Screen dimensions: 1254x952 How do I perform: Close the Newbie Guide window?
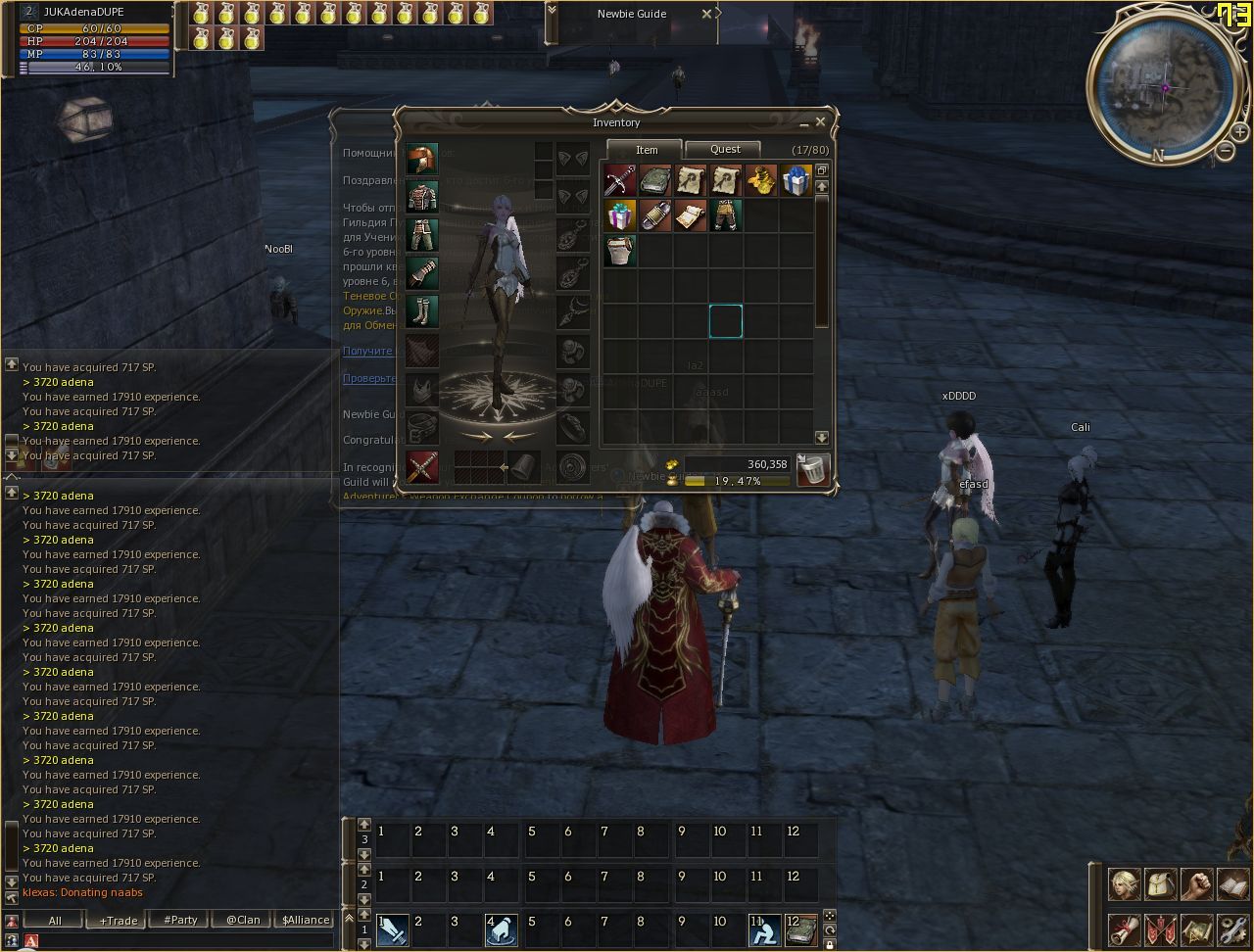pos(706,14)
